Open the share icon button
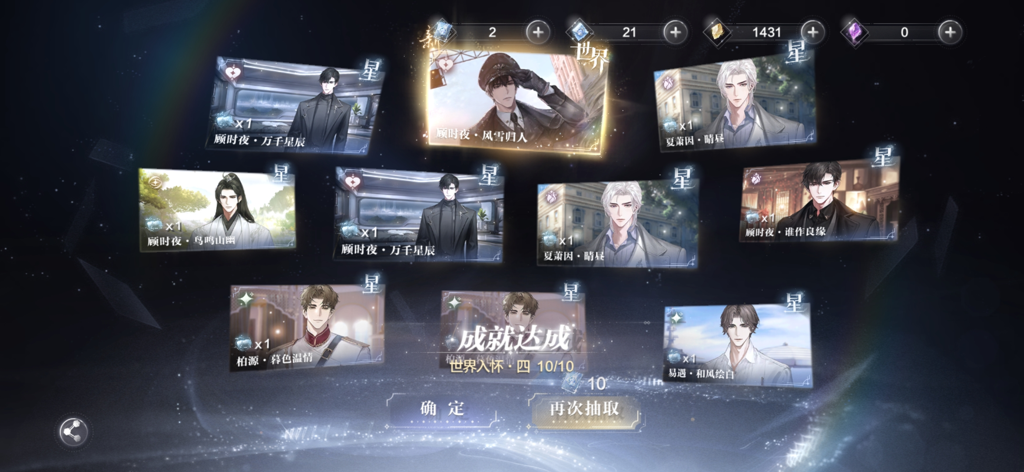The height and width of the screenshot is (472, 1024). pos(73,431)
